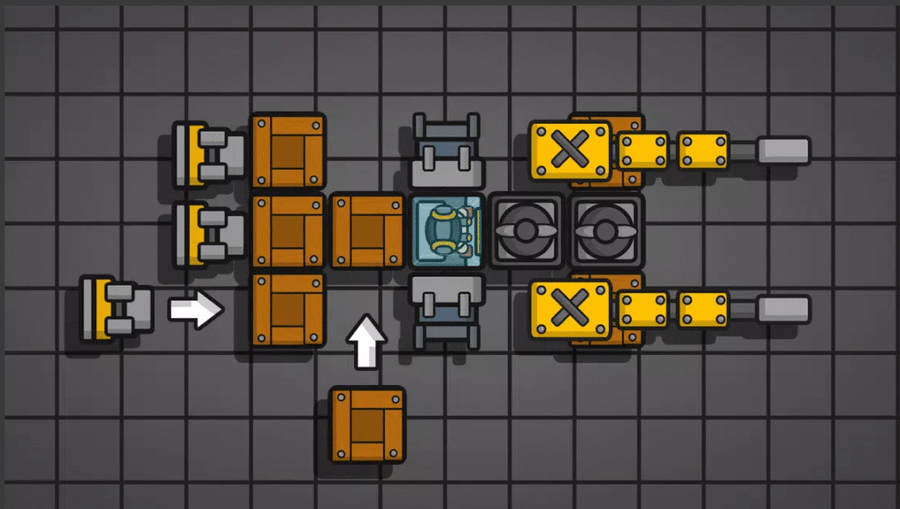Select the loose thruster beside the right arrow
This screenshot has height=509, width=900.
coord(117,308)
